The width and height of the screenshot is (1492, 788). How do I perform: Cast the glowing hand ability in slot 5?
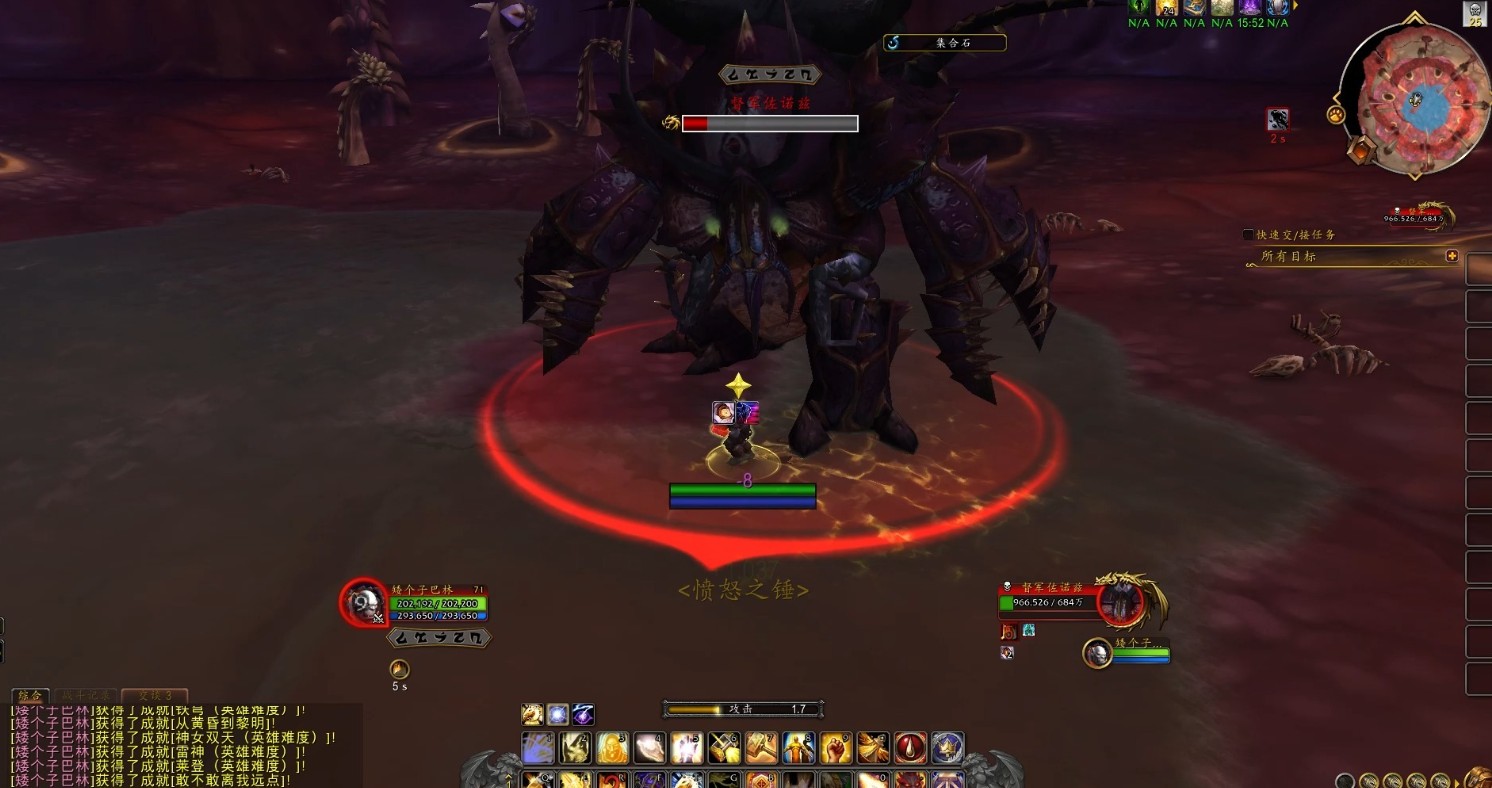coord(687,748)
